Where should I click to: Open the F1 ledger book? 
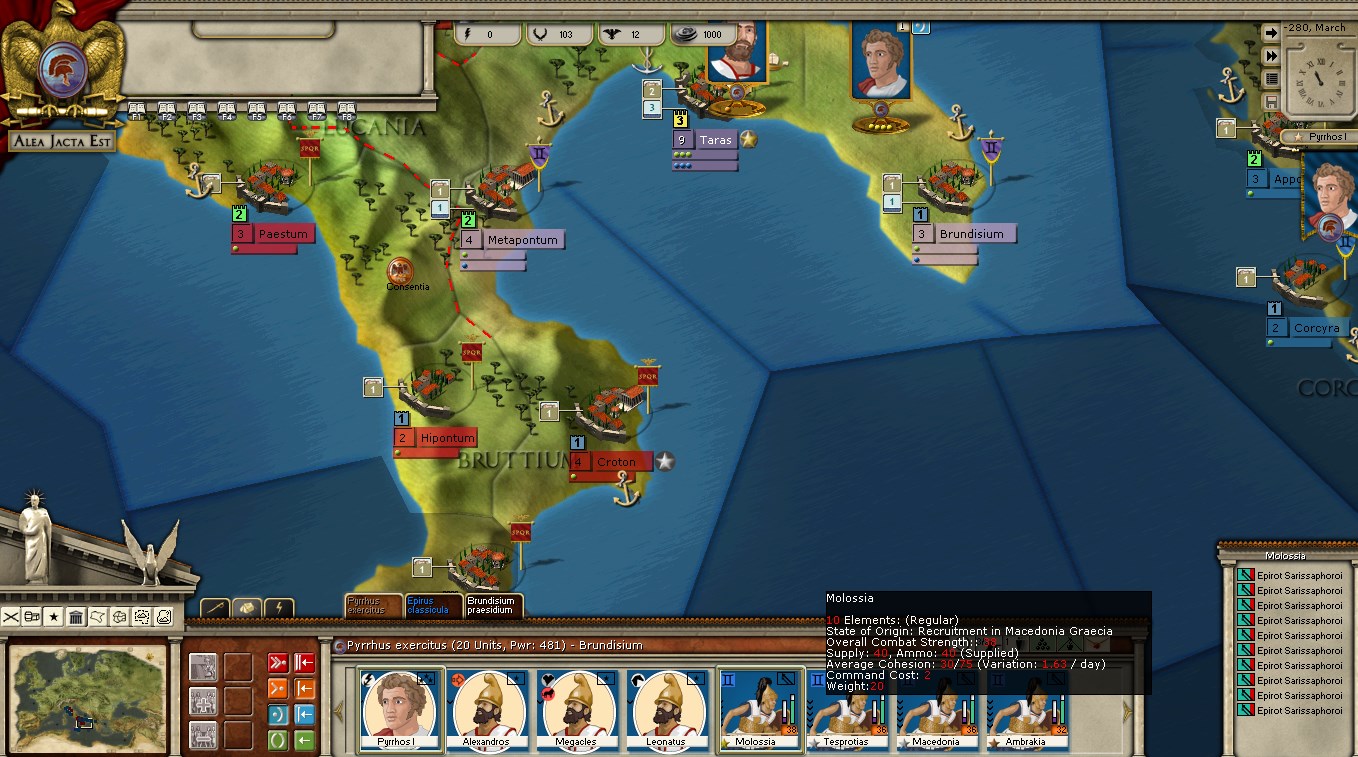pos(137,109)
